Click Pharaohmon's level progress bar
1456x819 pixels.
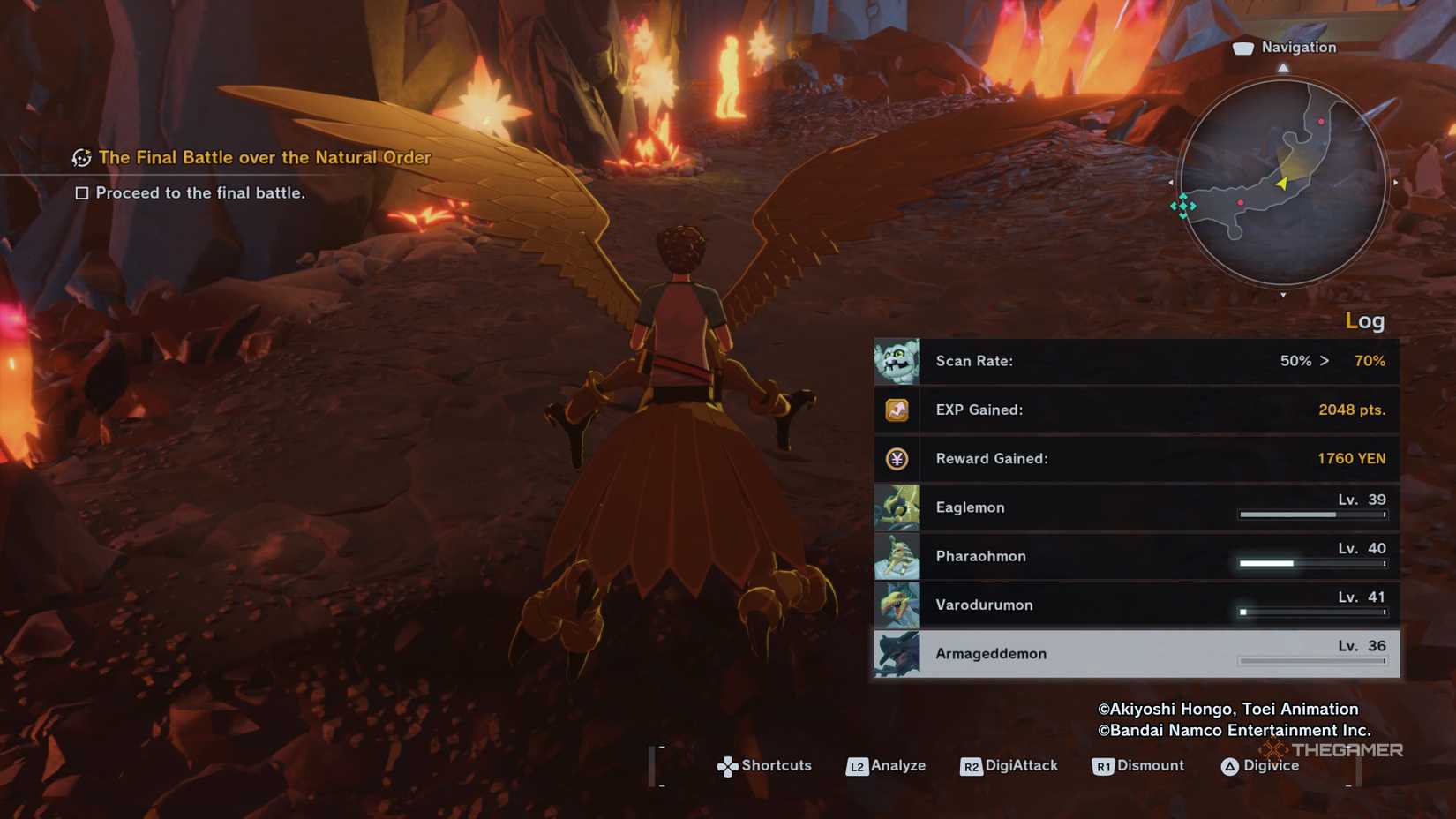tap(1310, 562)
